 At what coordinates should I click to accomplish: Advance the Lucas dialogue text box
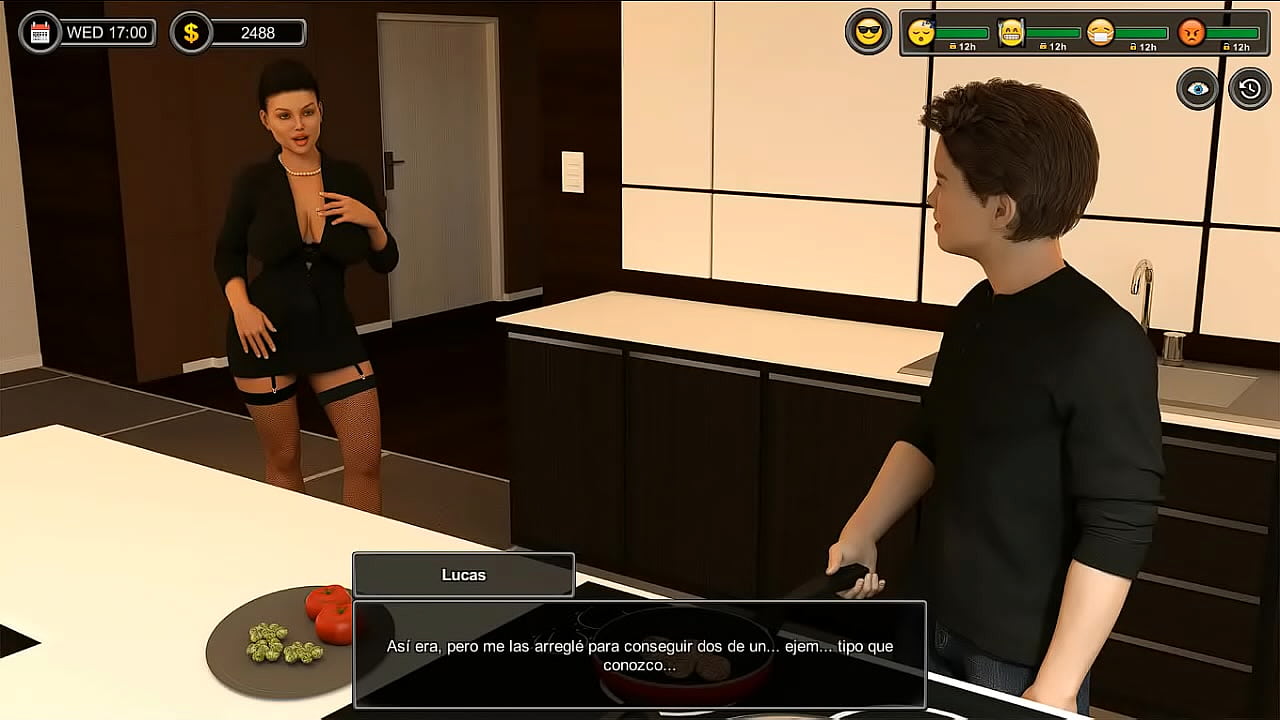pyautogui.click(x=640, y=654)
